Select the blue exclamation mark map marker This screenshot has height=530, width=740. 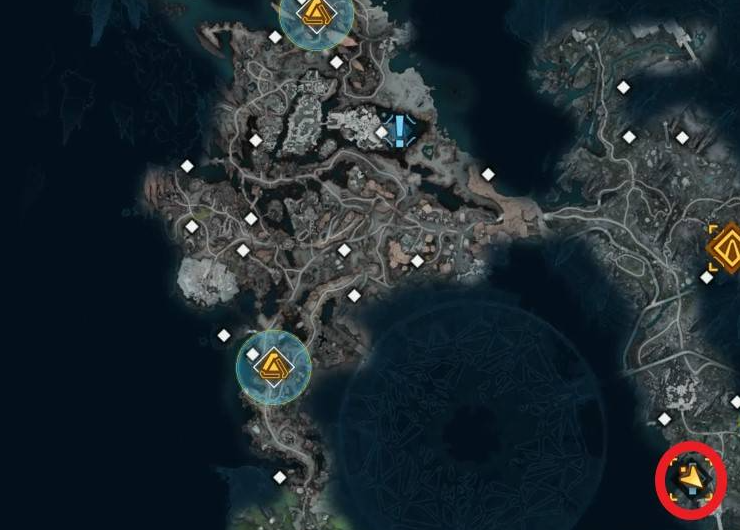coord(400,131)
